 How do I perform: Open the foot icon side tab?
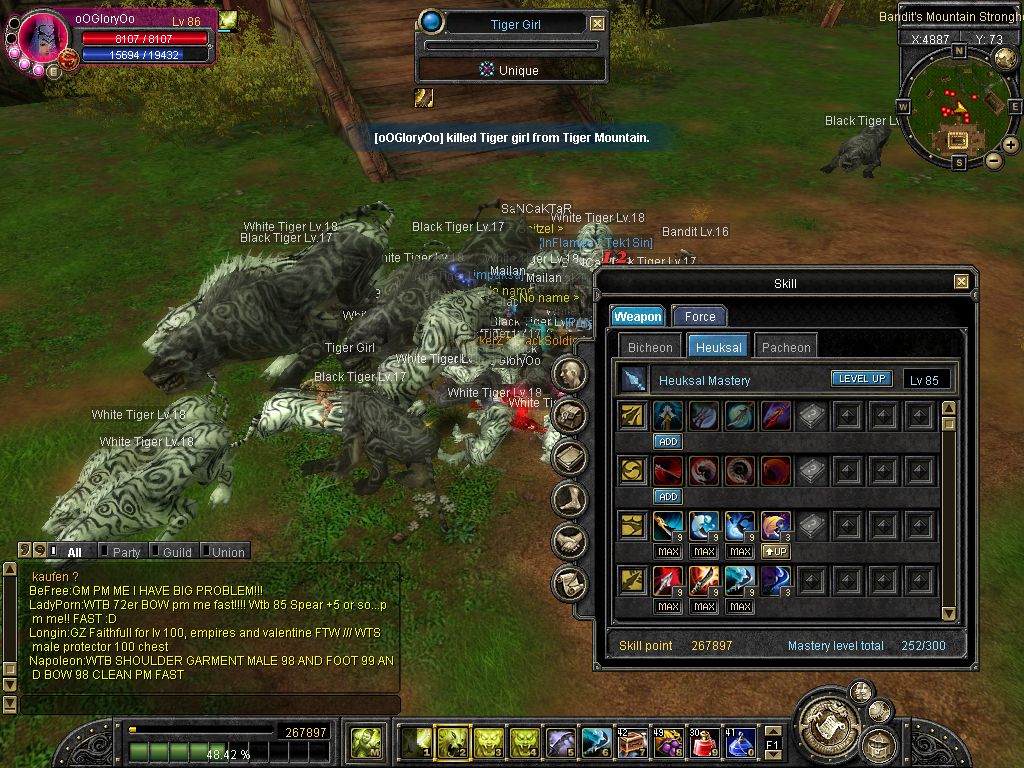pos(570,499)
